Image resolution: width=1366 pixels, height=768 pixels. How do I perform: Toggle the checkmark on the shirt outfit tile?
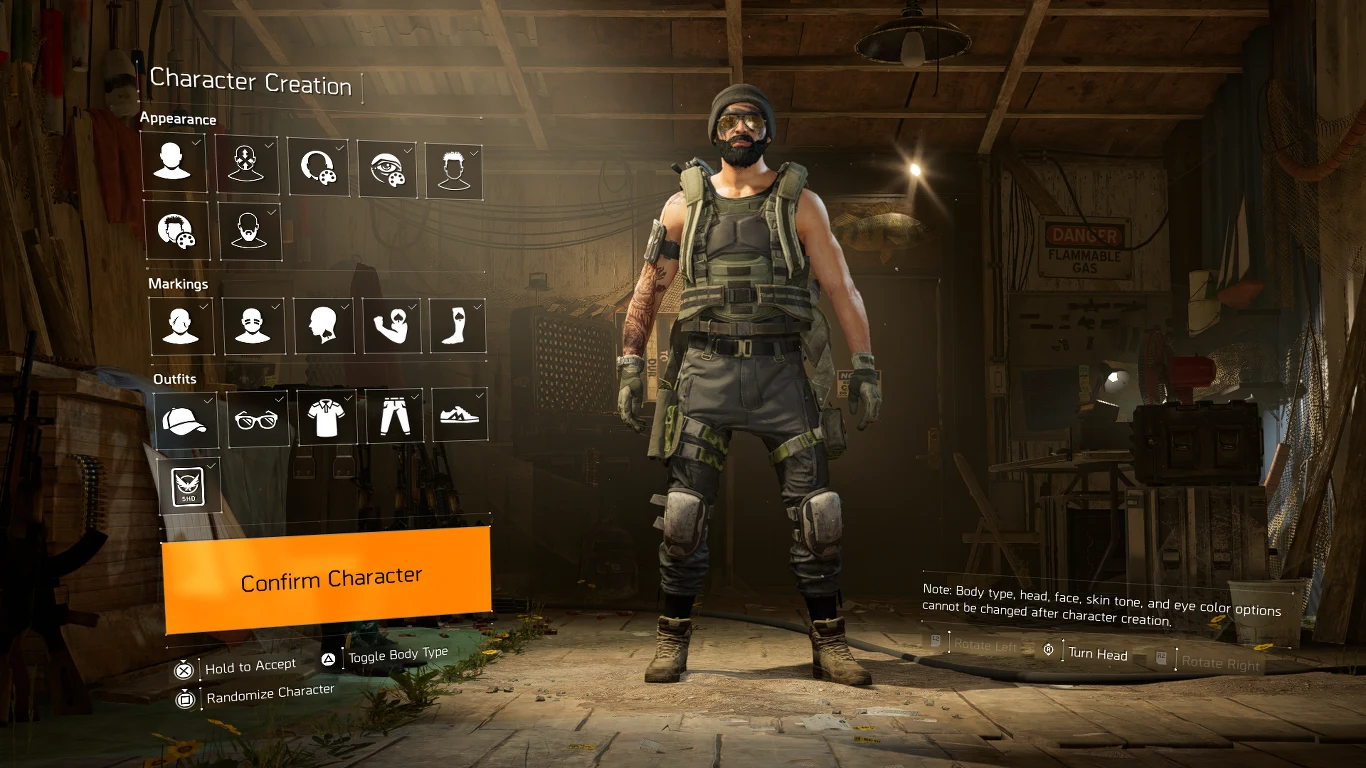pos(347,397)
